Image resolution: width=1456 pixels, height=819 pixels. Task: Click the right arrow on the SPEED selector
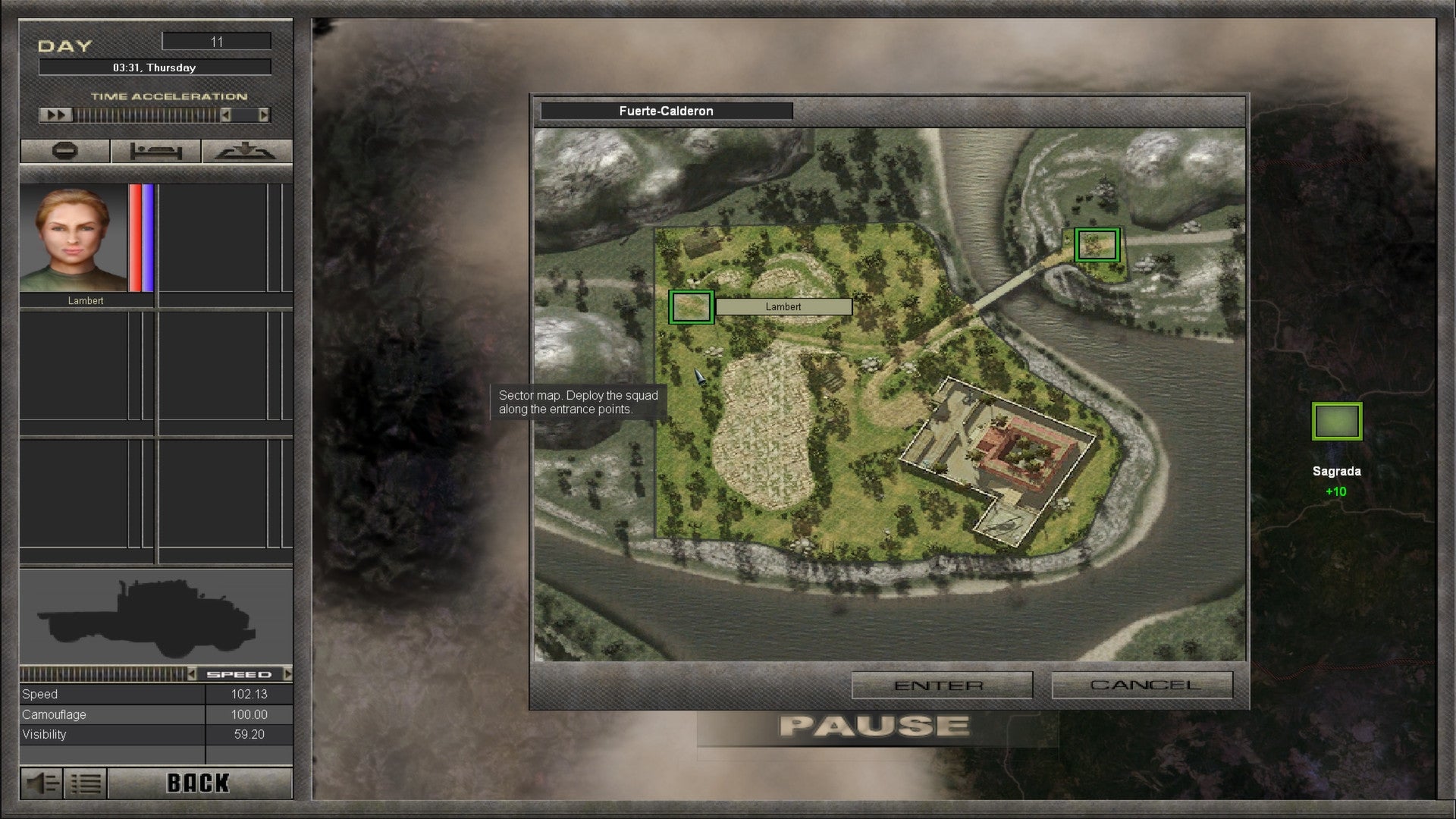pyautogui.click(x=288, y=673)
